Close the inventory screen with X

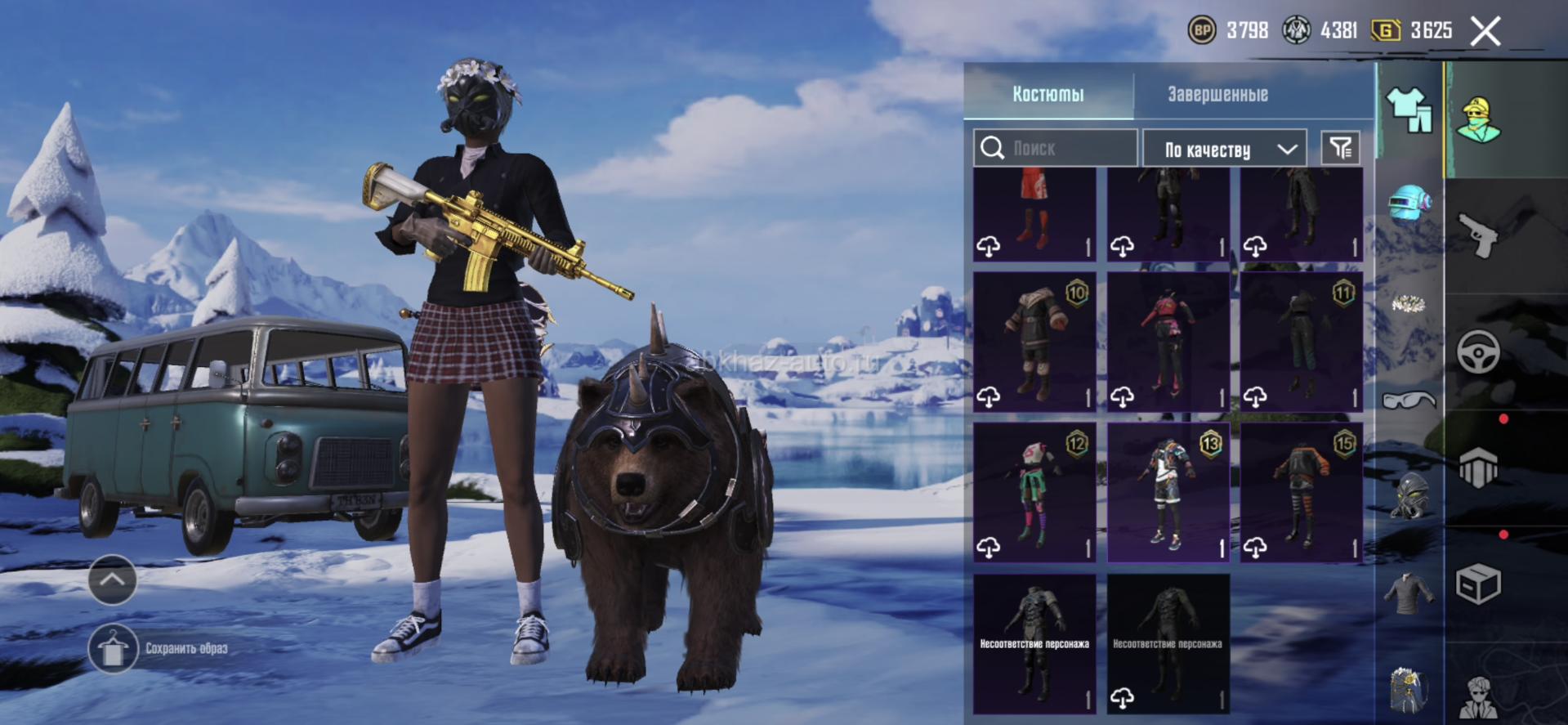tap(1485, 32)
